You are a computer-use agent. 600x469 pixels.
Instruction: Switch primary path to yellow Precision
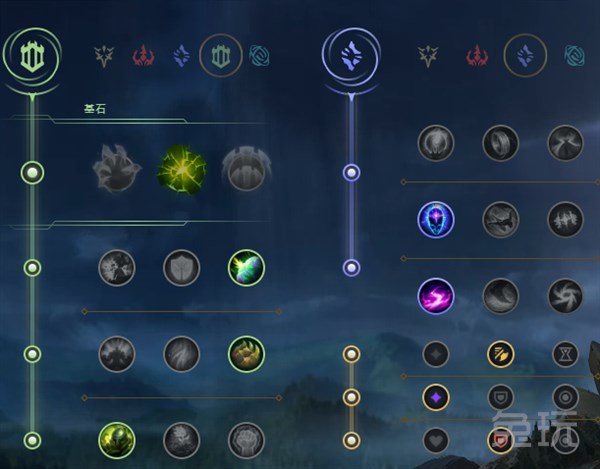point(103,55)
